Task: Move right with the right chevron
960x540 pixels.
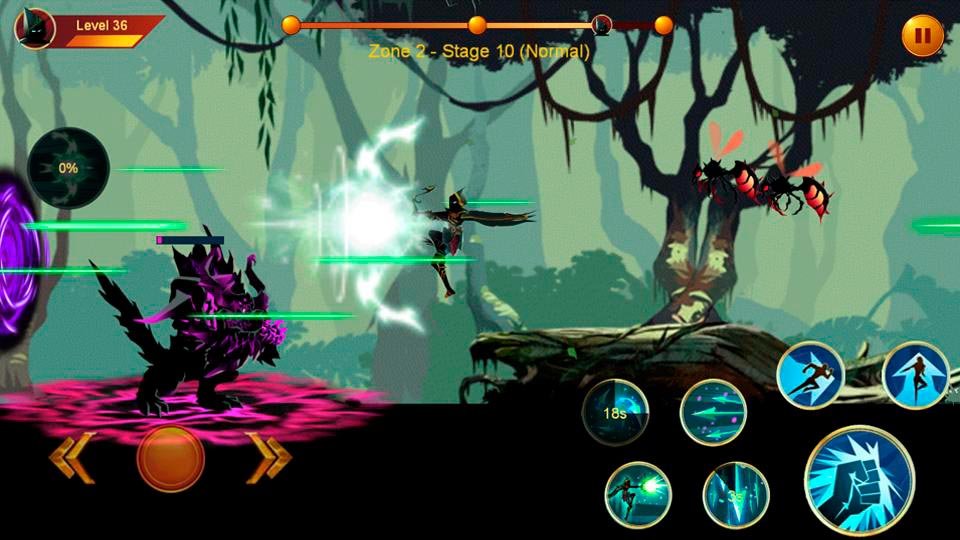Action: tap(268, 458)
